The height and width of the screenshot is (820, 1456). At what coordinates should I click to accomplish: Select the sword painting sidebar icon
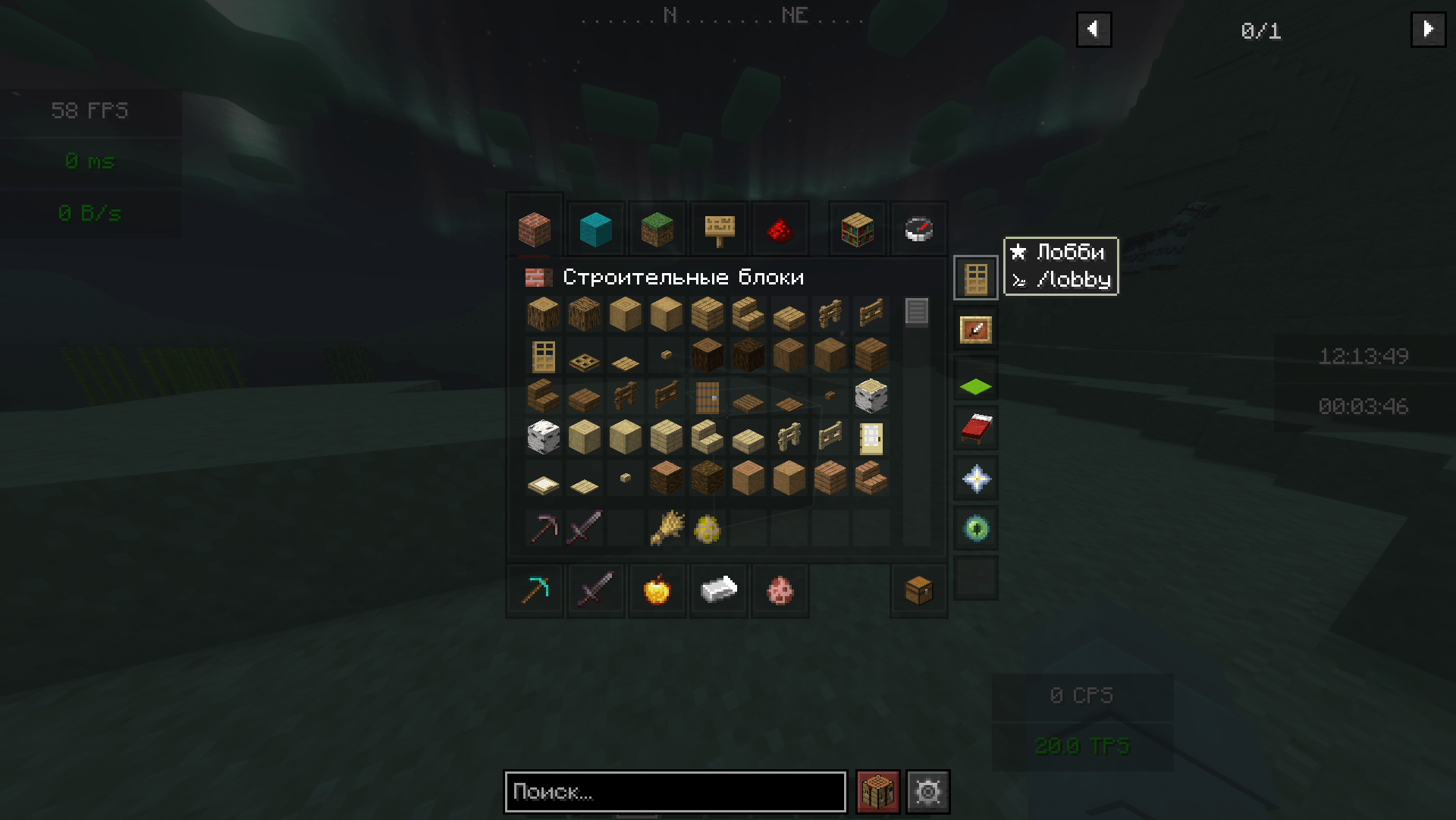pos(975,328)
